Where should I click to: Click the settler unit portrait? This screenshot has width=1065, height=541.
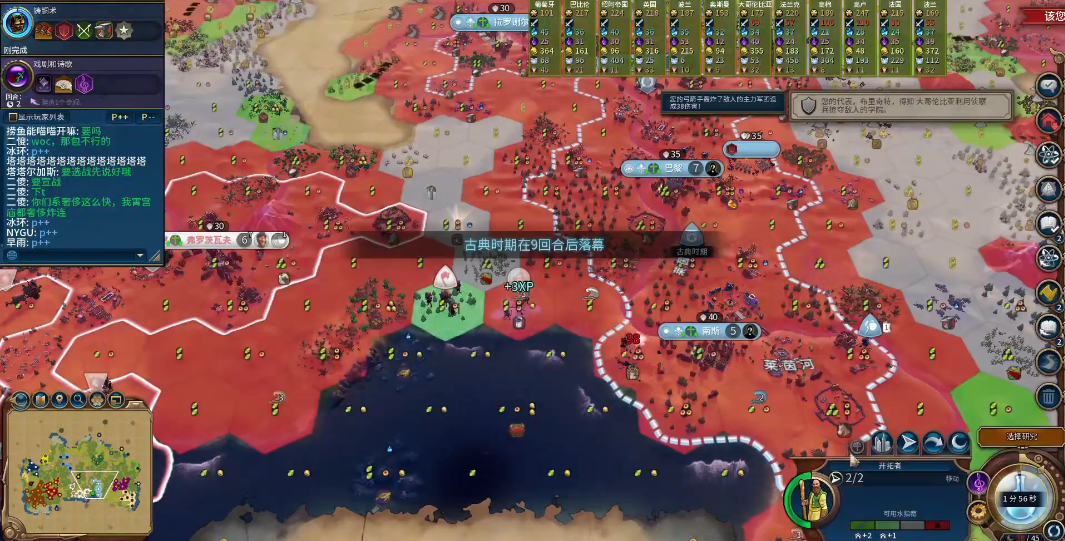[x=811, y=497]
